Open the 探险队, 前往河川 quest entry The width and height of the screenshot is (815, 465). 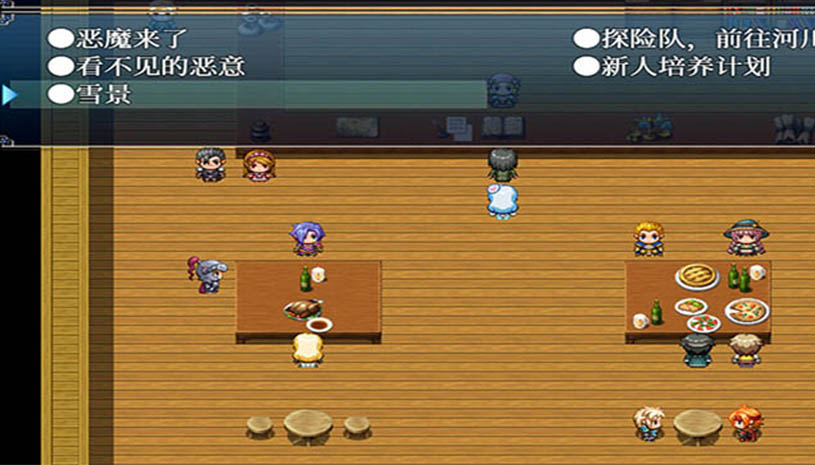(x=692, y=39)
